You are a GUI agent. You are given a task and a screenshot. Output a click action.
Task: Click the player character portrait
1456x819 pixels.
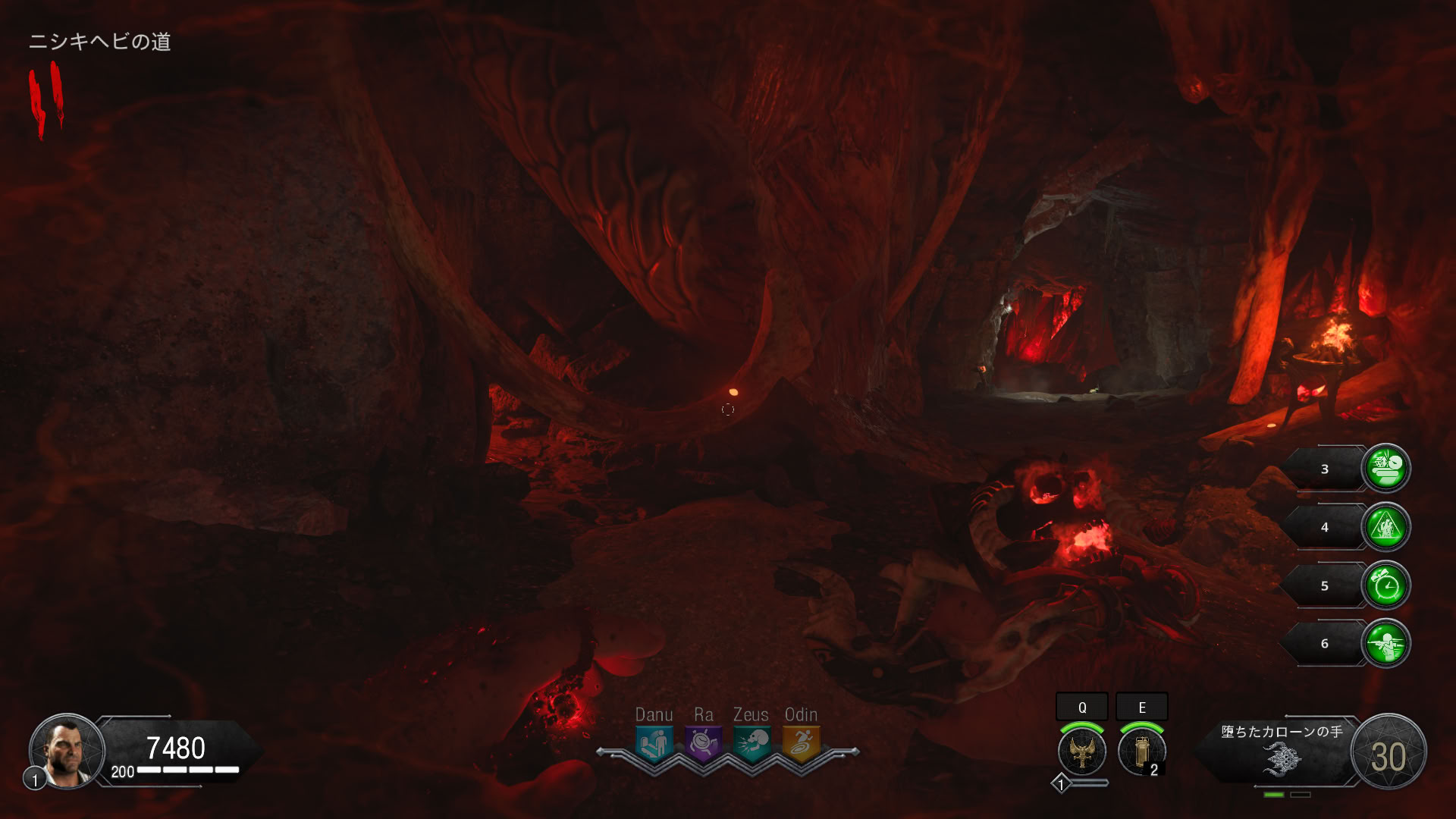tap(67, 751)
